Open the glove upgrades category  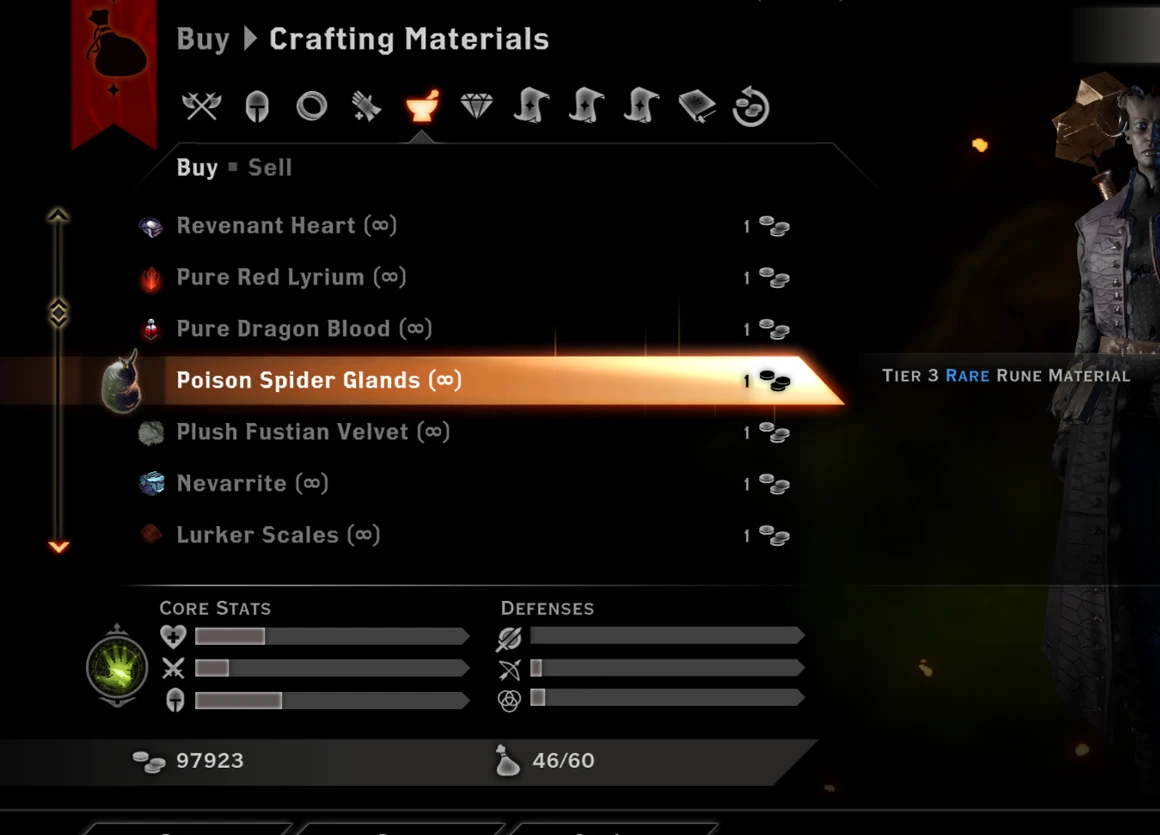[x=366, y=106]
